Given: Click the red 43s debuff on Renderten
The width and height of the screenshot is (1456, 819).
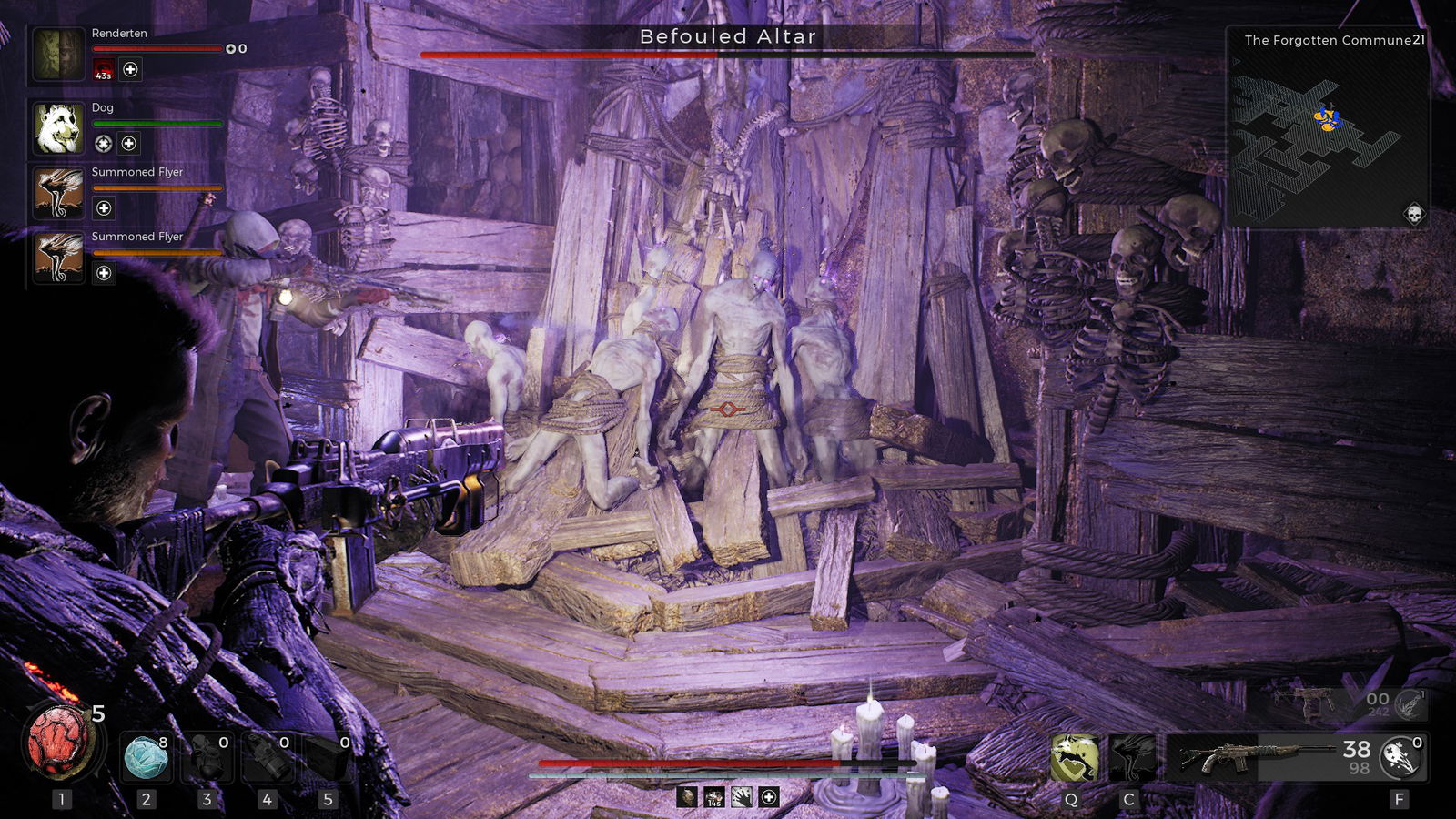Looking at the screenshot, I should point(104,69).
